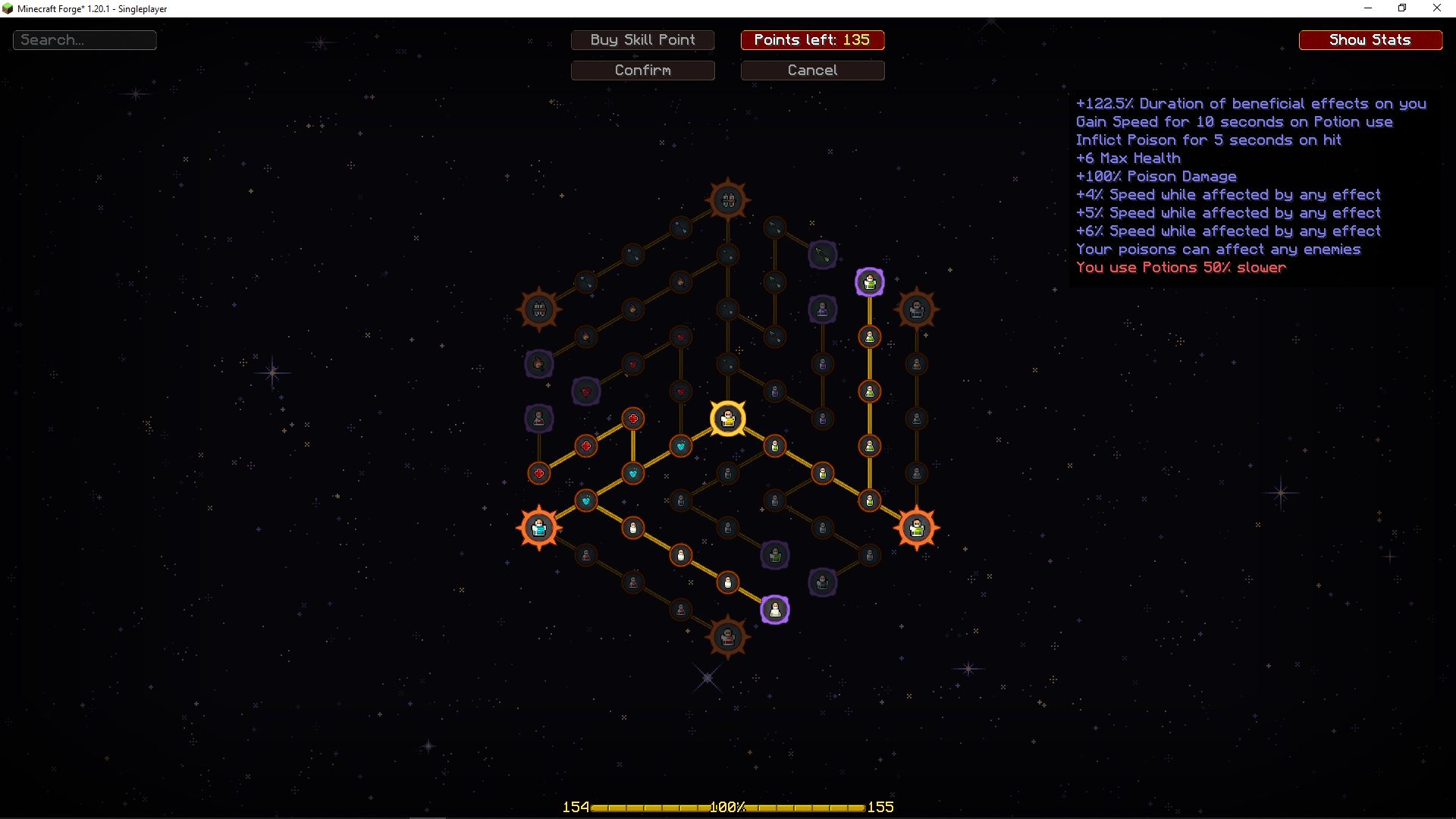The width and height of the screenshot is (1456, 819).
Task: Buy a skill point
Action: [x=642, y=40]
